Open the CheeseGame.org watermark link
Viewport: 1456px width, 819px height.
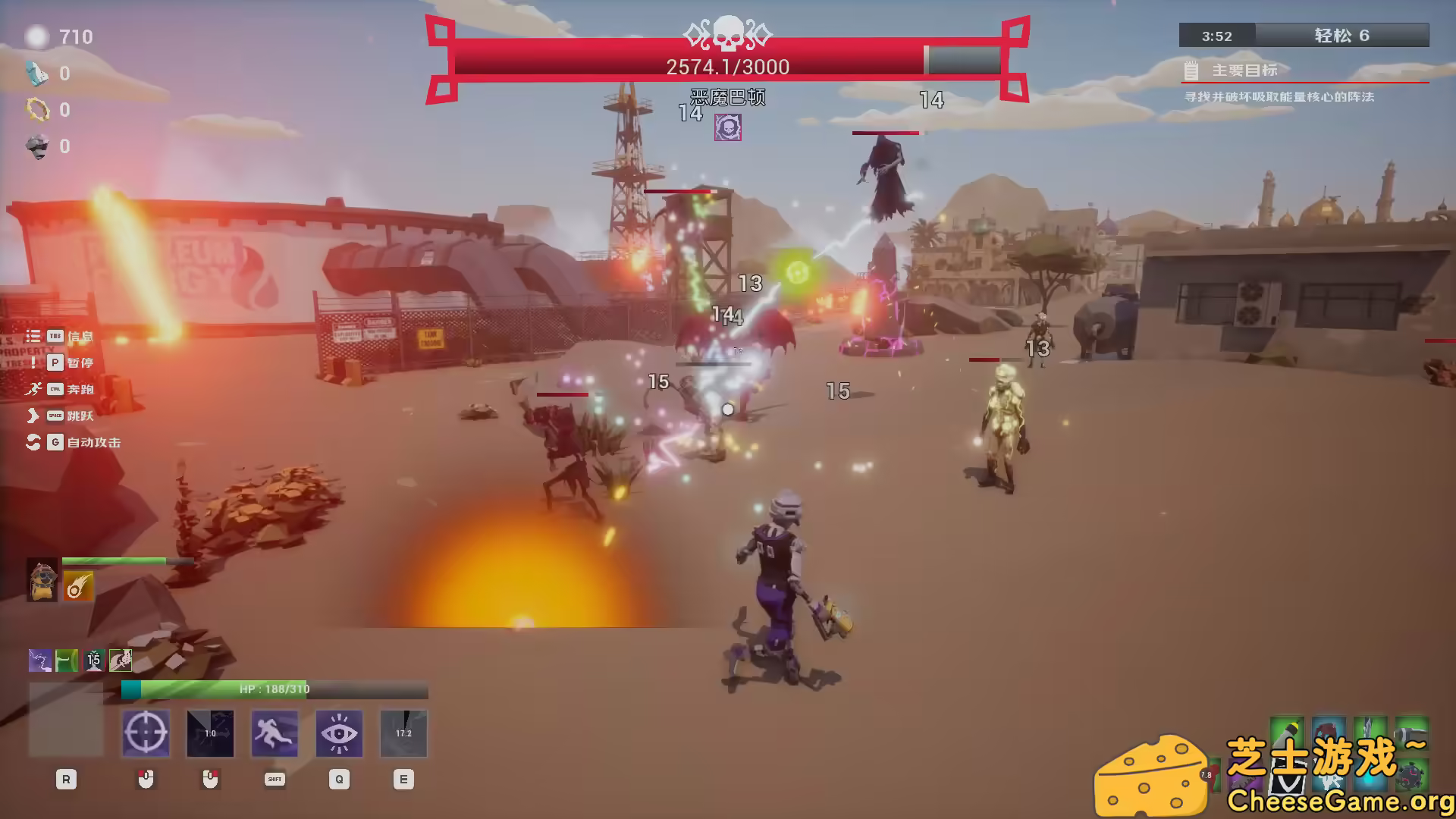(1338, 800)
